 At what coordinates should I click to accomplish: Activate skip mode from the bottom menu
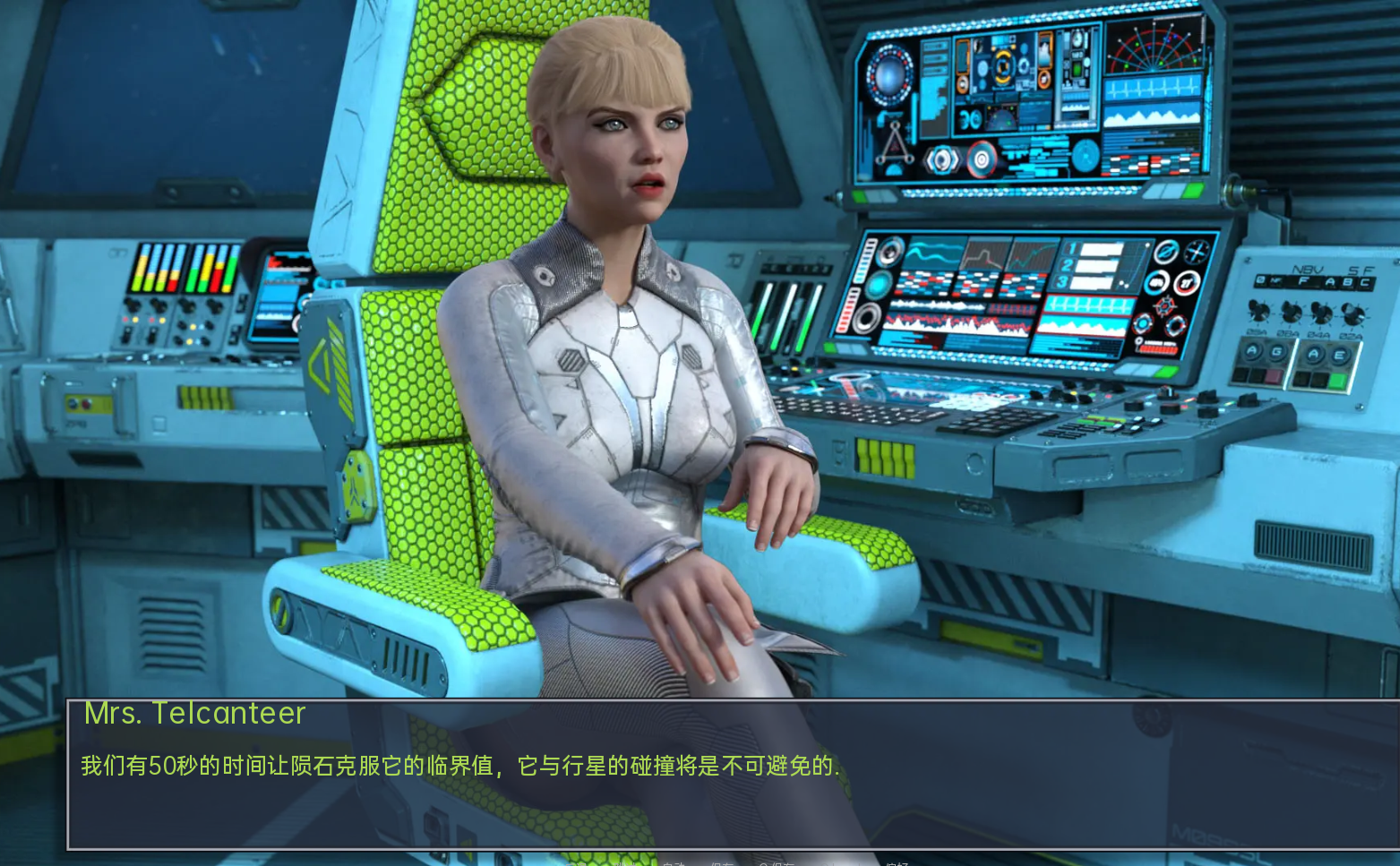(x=626, y=862)
